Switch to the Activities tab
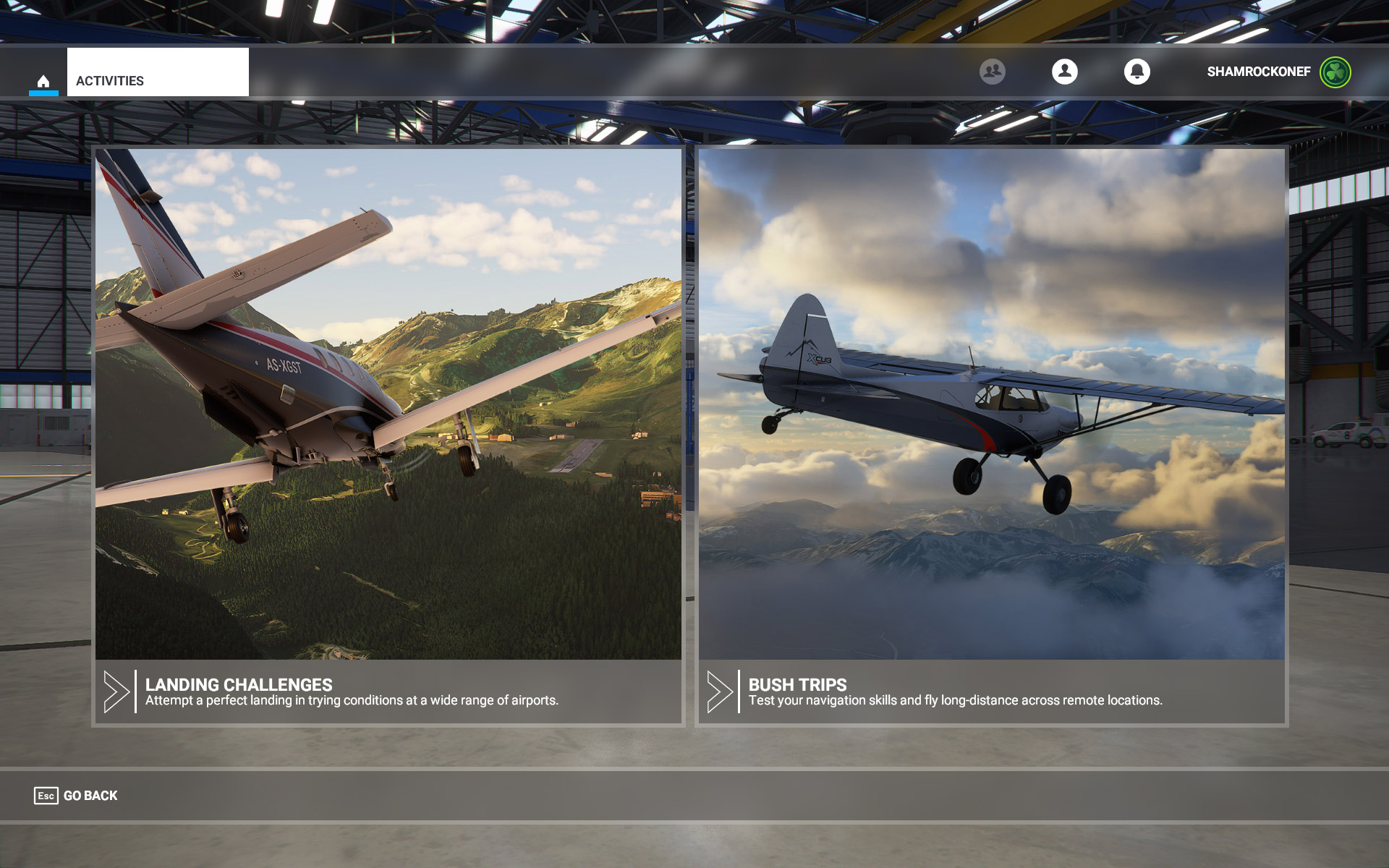This screenshot has width=1389, height=868. (158, 73)
